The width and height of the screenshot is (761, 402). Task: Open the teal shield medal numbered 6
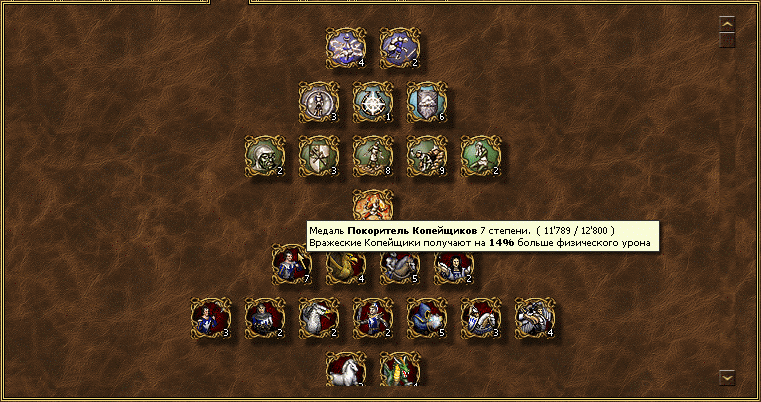coord(427,101)
